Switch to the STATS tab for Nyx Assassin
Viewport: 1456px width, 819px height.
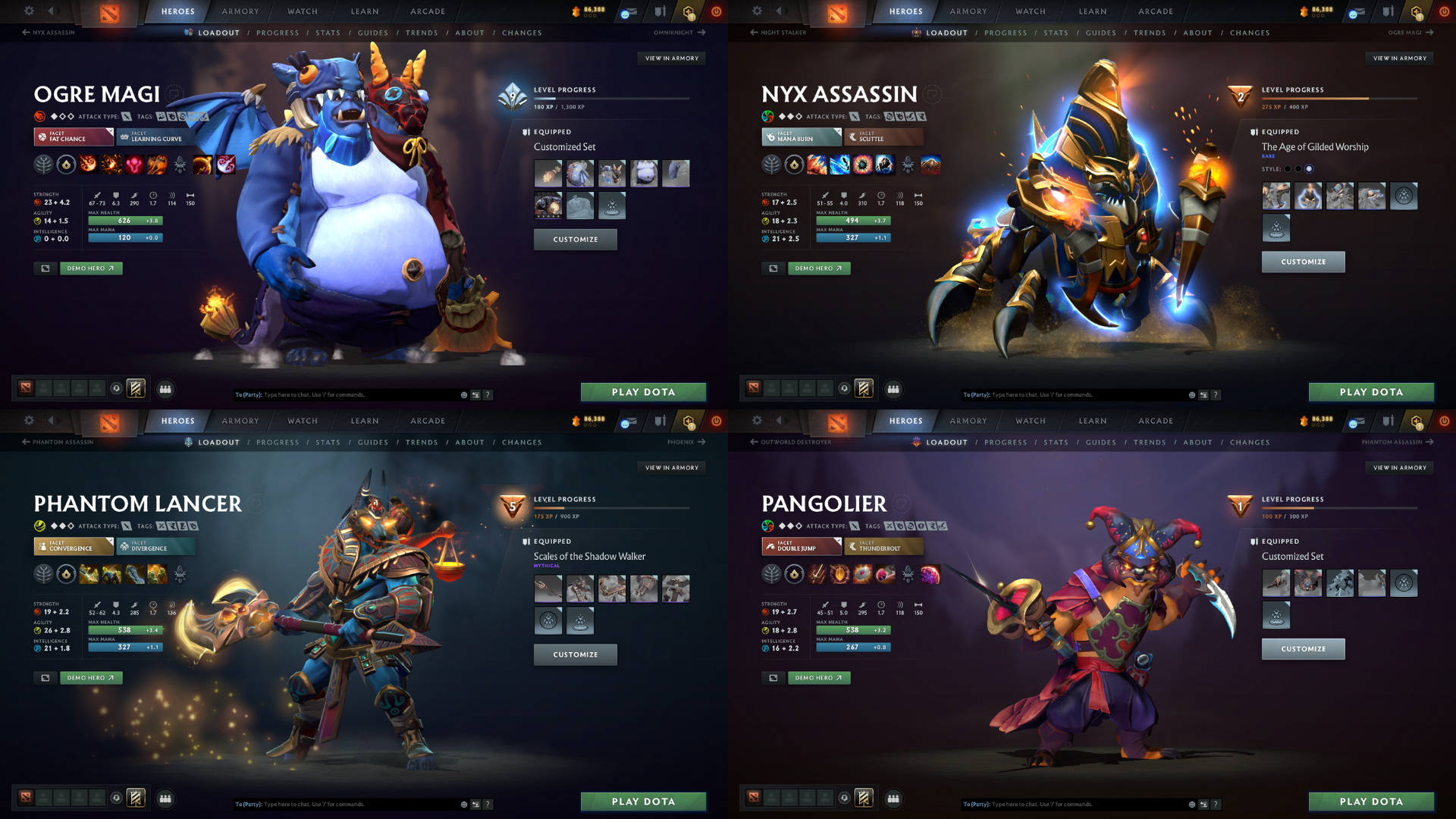pyautogui.click(x=1056, y=33)
